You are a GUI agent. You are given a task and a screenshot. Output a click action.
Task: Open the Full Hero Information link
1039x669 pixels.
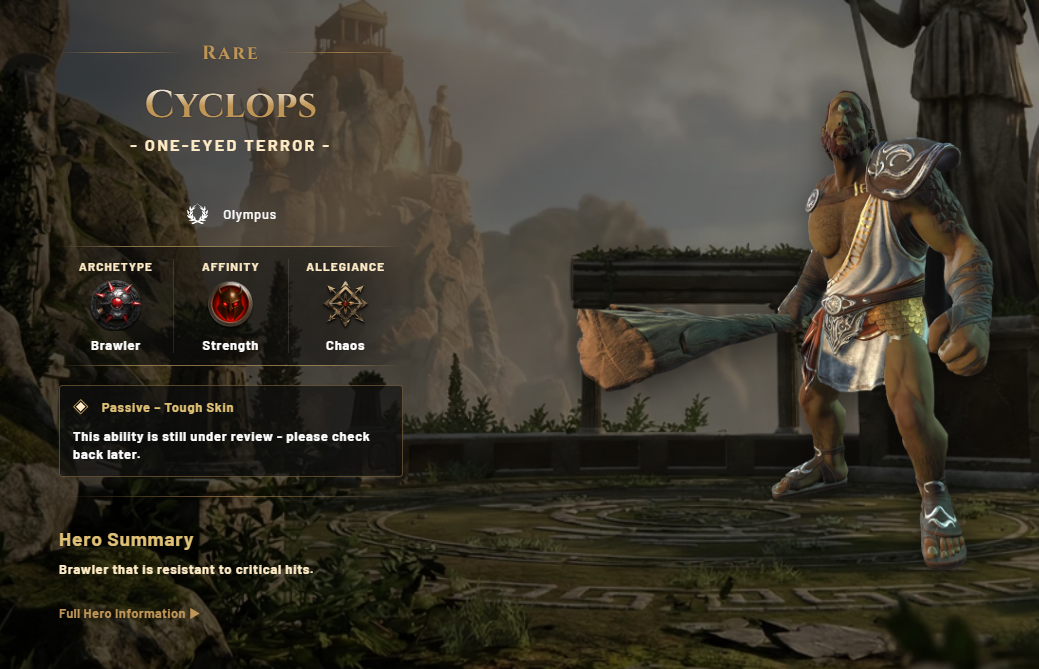[x=129, y=613]
